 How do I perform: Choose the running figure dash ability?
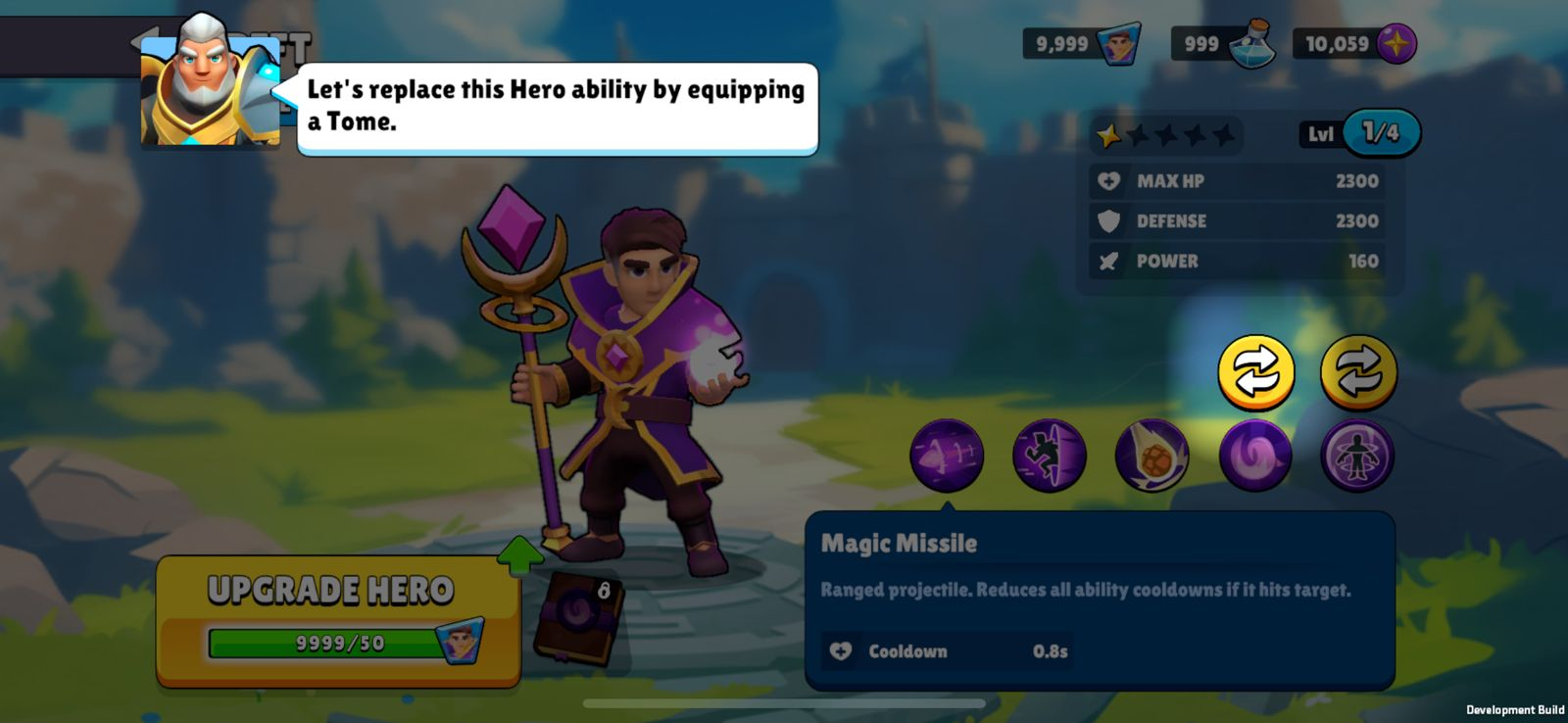pos(1049,456)
